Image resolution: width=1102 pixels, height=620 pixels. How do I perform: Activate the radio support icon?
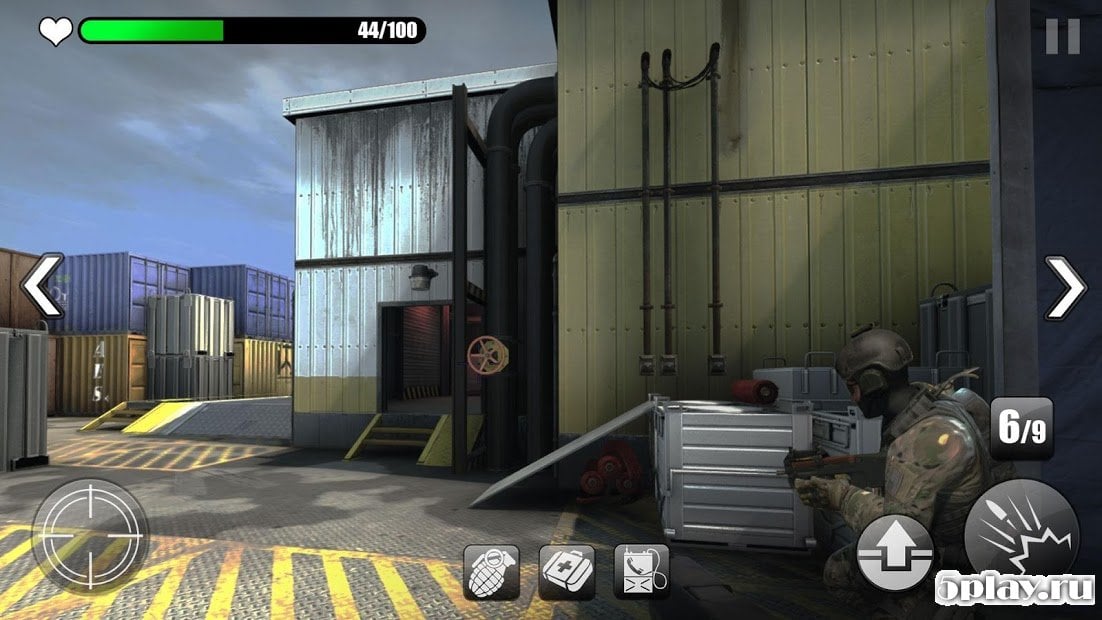(x=641, y=571)
